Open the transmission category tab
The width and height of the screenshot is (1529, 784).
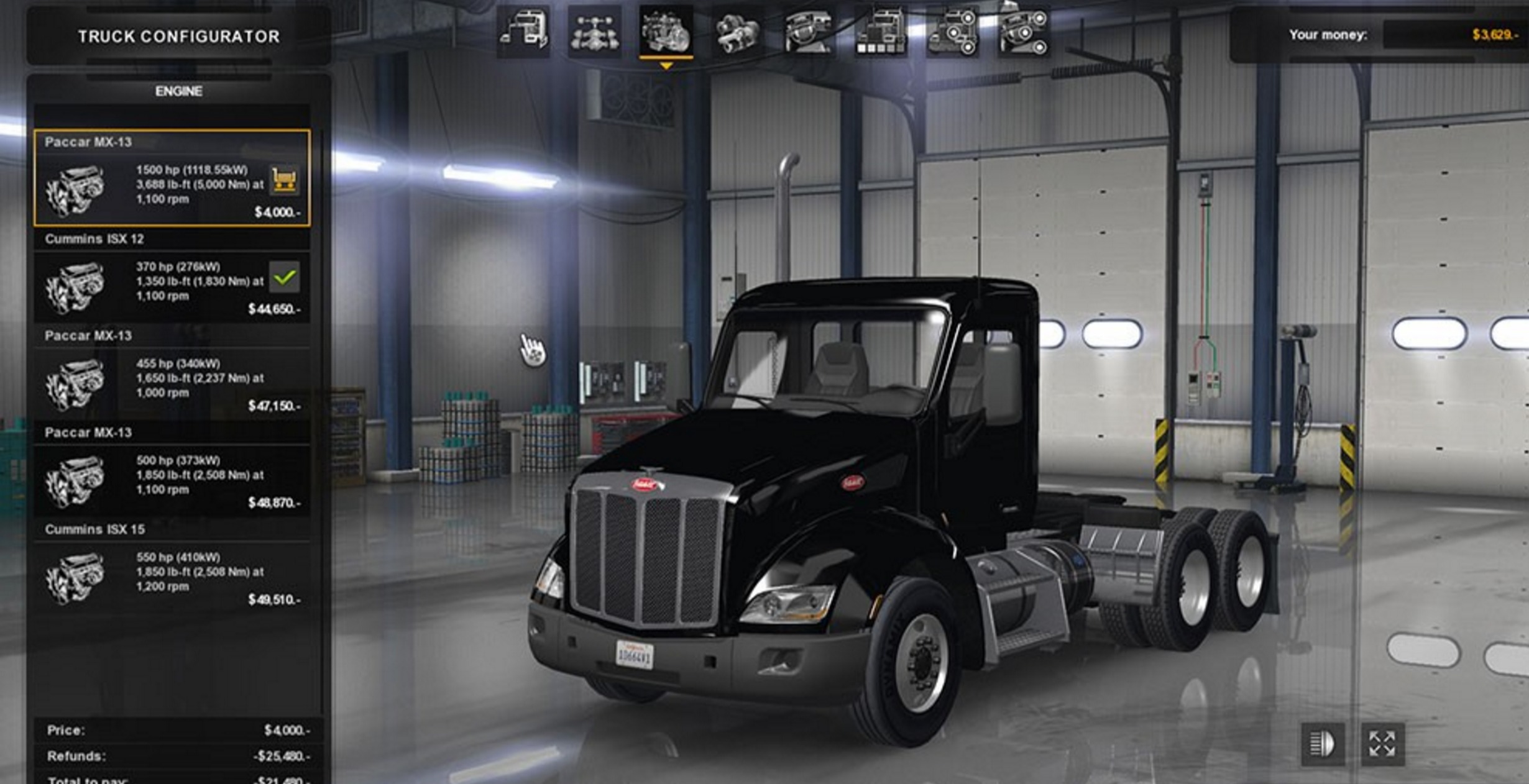[737, 32]
